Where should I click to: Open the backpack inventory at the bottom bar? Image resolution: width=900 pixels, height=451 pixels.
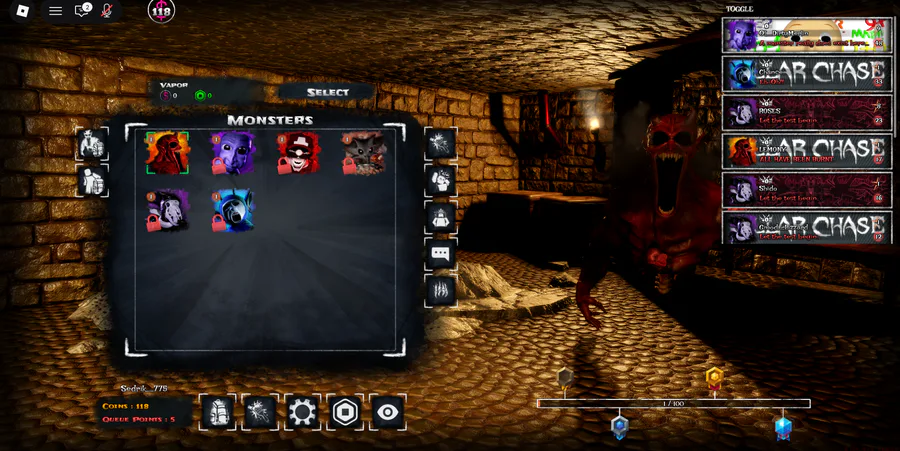point(217,412)
